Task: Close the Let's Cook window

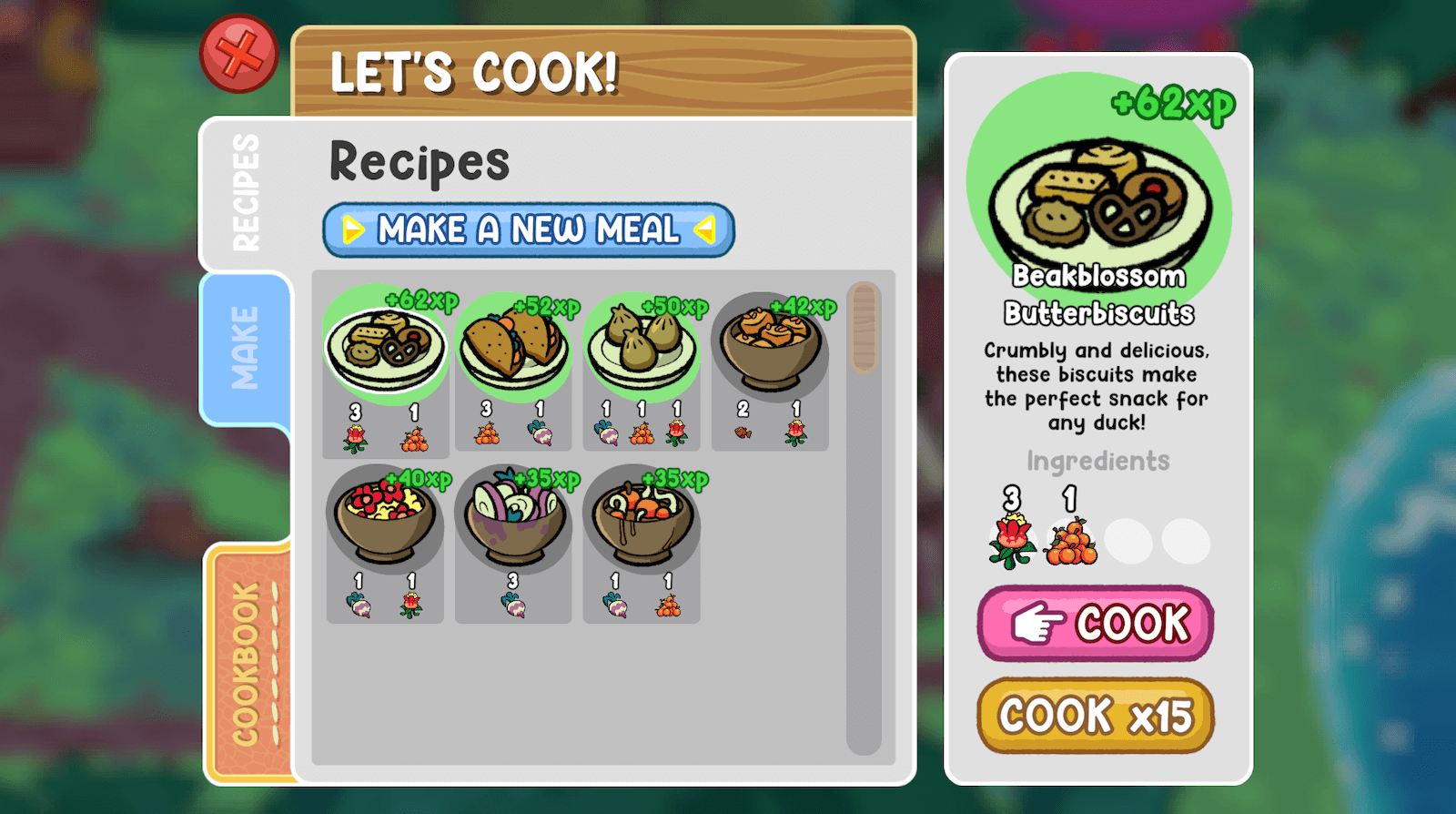Action: coord(238,54)
